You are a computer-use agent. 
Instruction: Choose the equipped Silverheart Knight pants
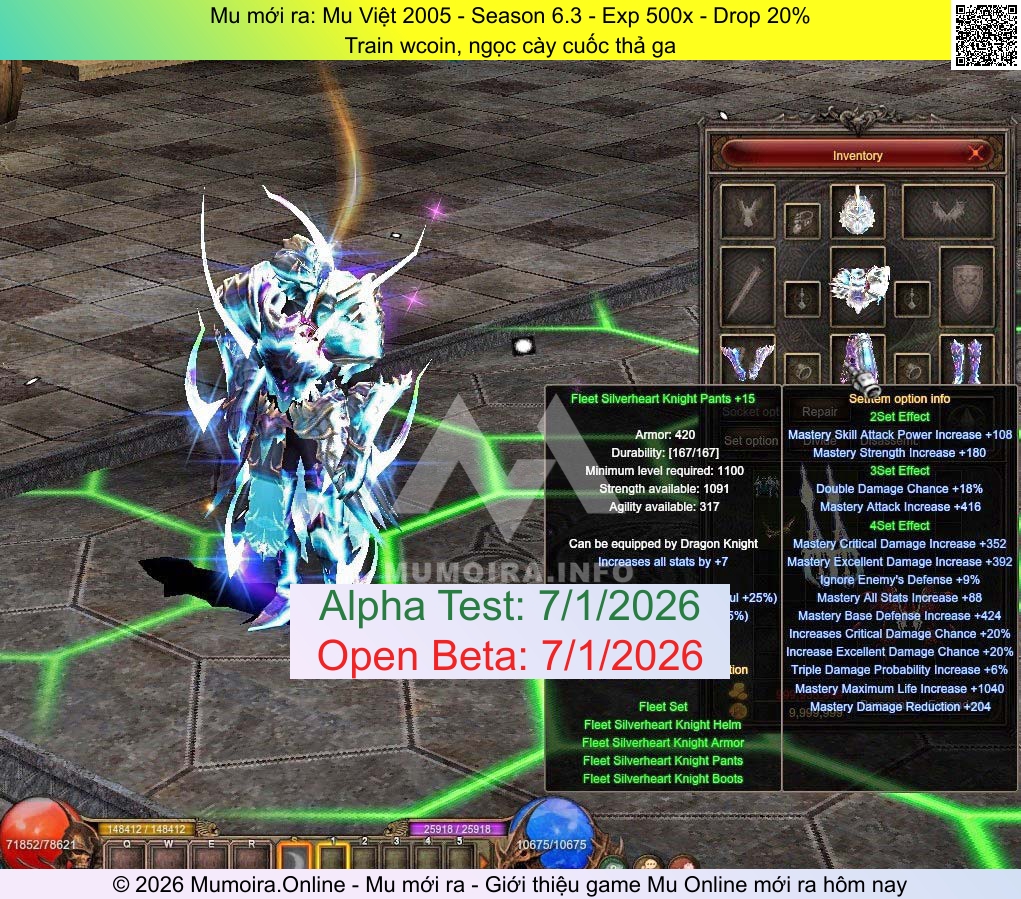(x=858, y=360)
